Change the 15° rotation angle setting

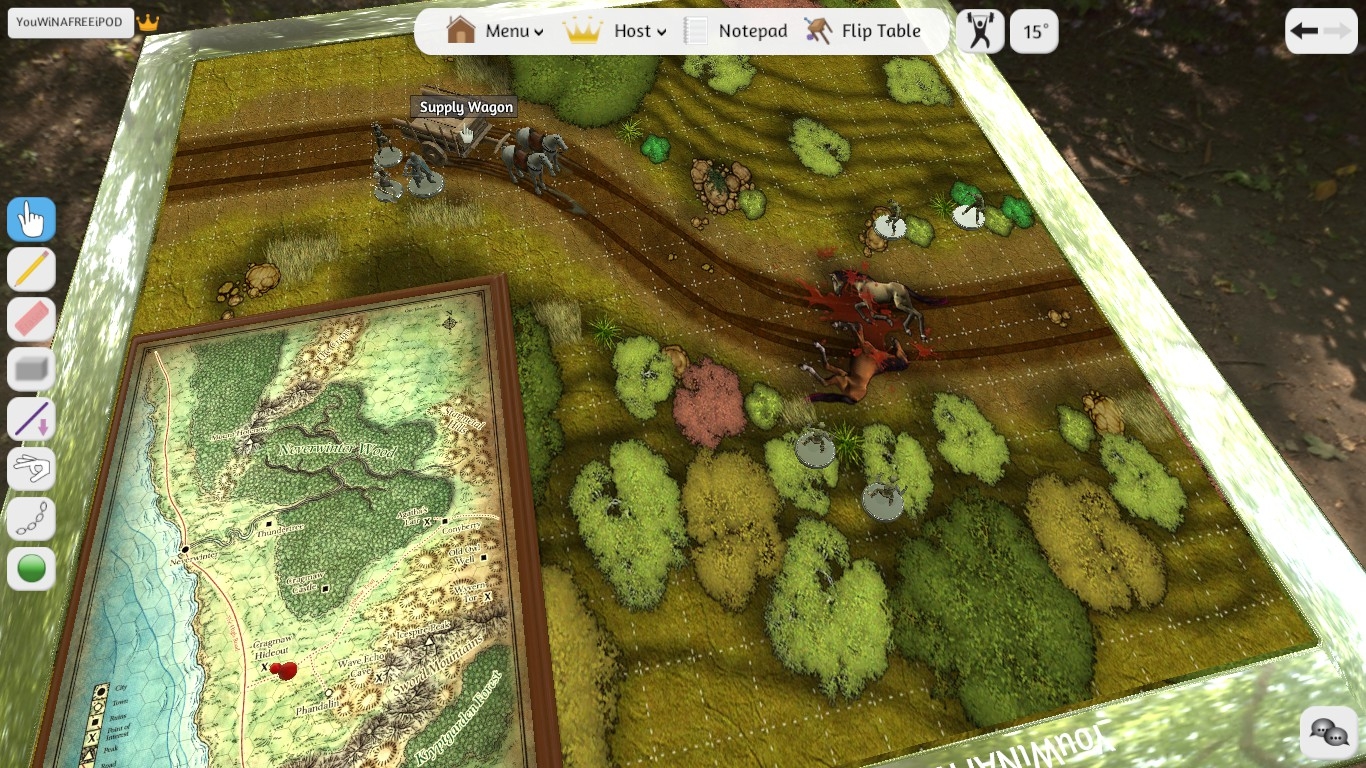tap(1034, 31)
